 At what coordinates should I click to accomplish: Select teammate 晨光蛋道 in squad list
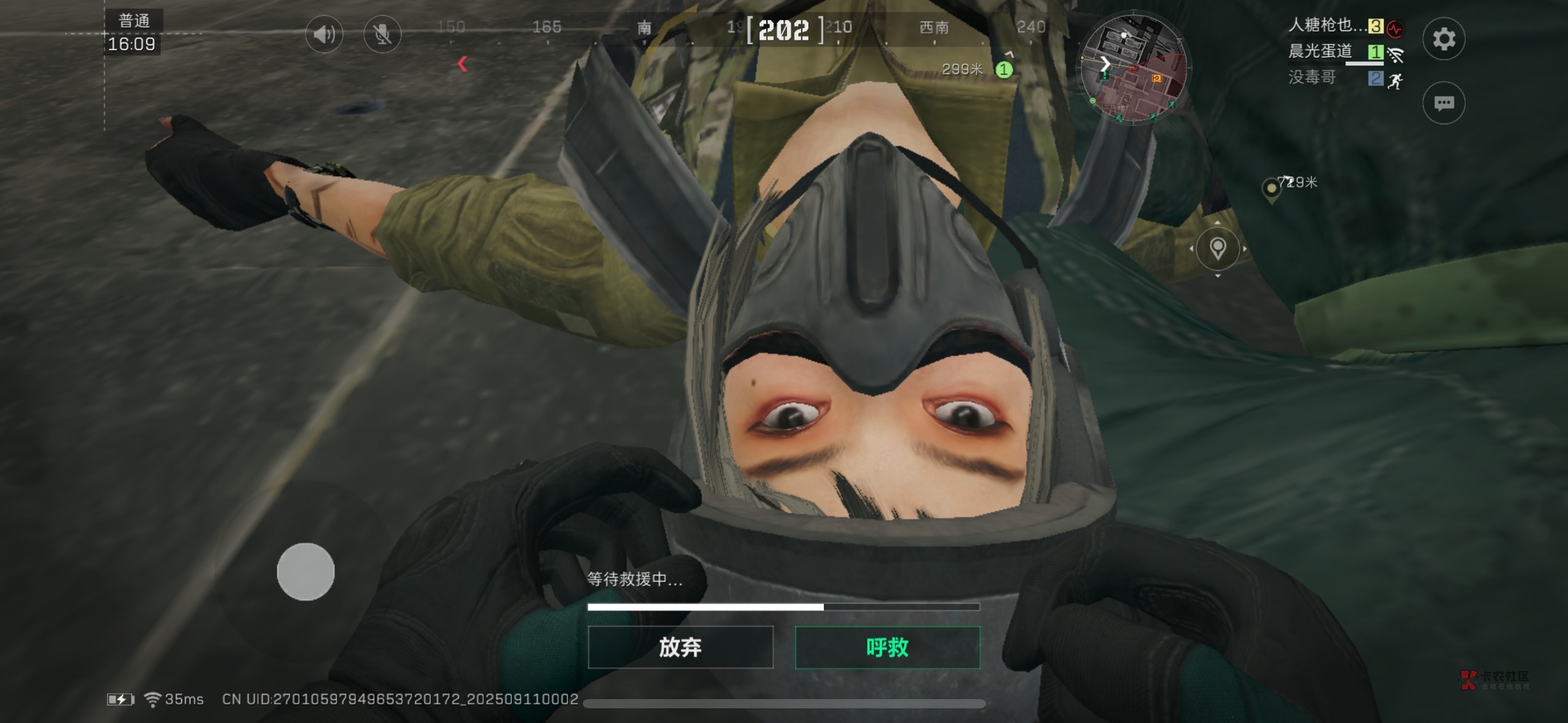(1320, 52)
